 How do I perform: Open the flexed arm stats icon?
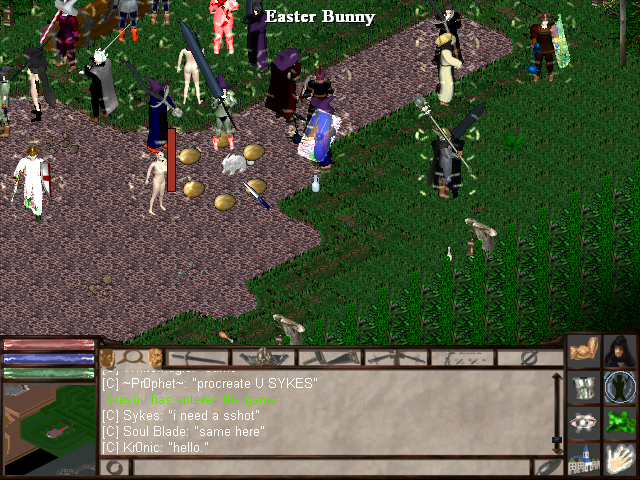coord(583,352)
